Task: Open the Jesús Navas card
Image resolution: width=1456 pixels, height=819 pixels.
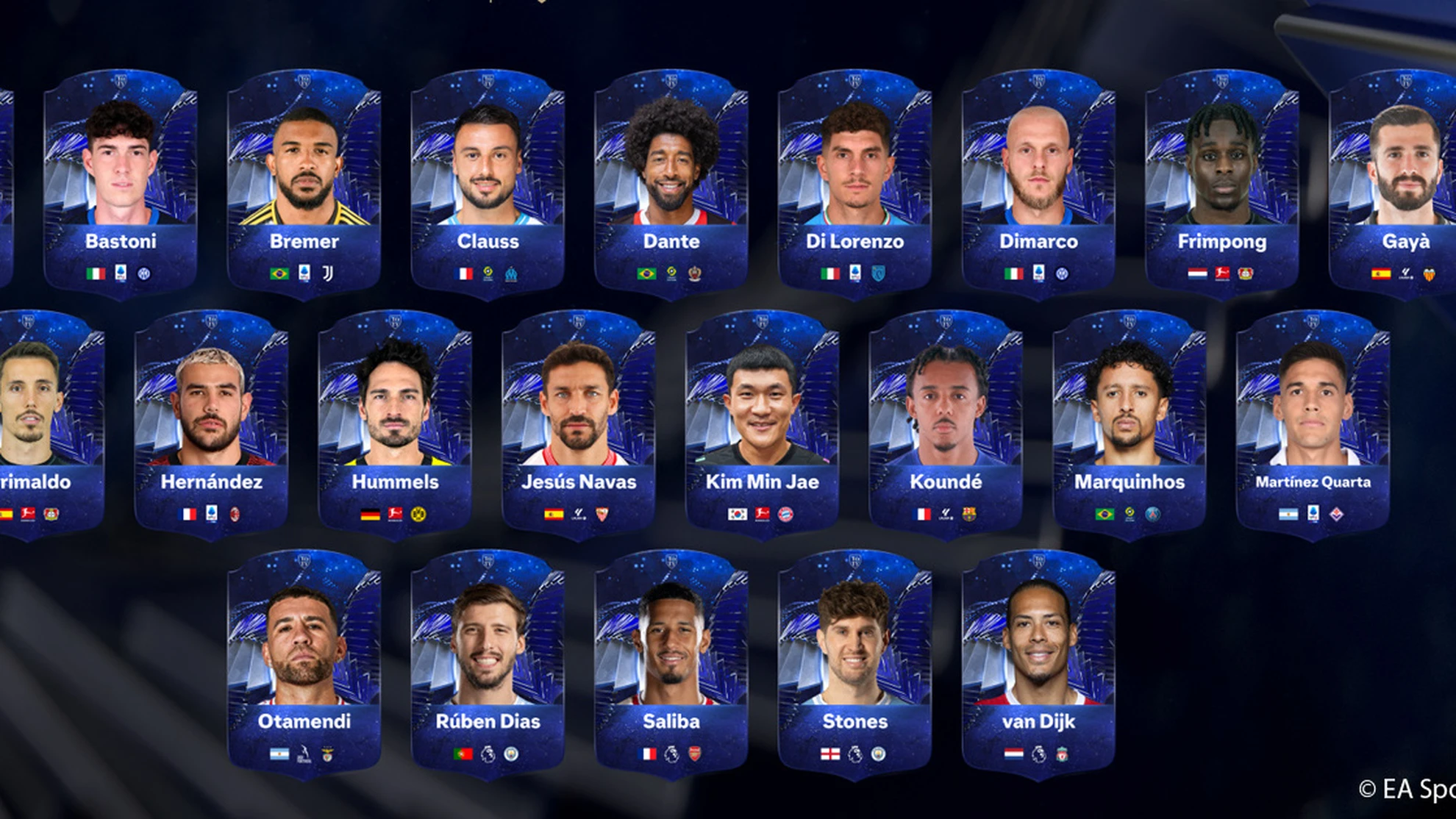Action: point(579,424)
